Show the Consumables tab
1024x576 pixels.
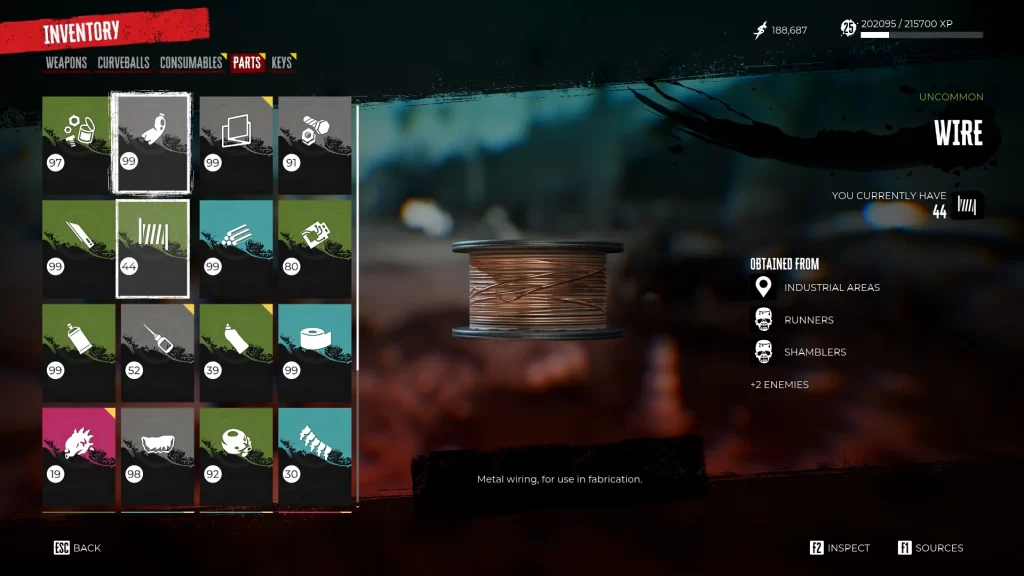(x=190, y=63)
